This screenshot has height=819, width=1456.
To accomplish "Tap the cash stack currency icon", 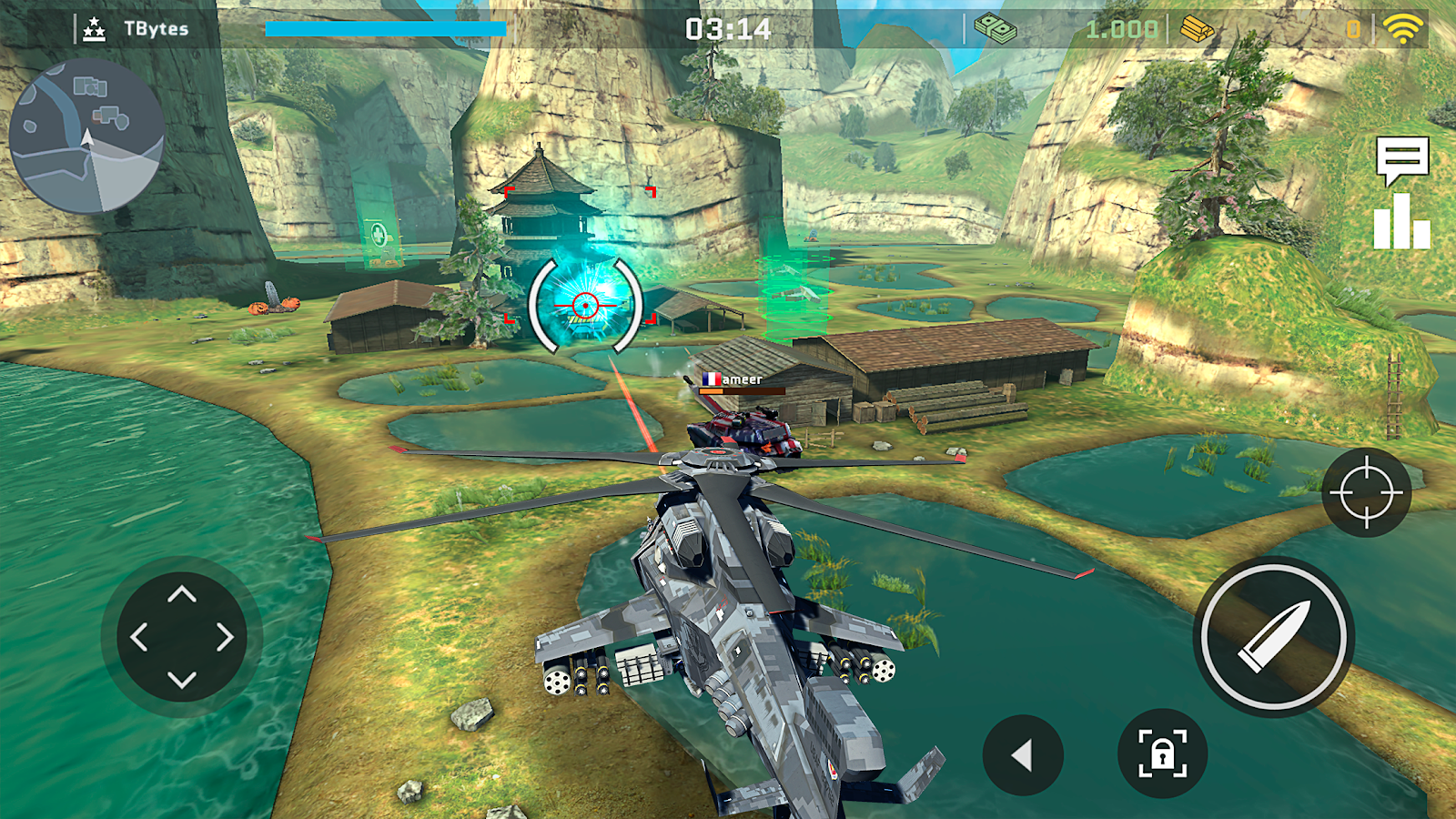I will tap(996, 29).
